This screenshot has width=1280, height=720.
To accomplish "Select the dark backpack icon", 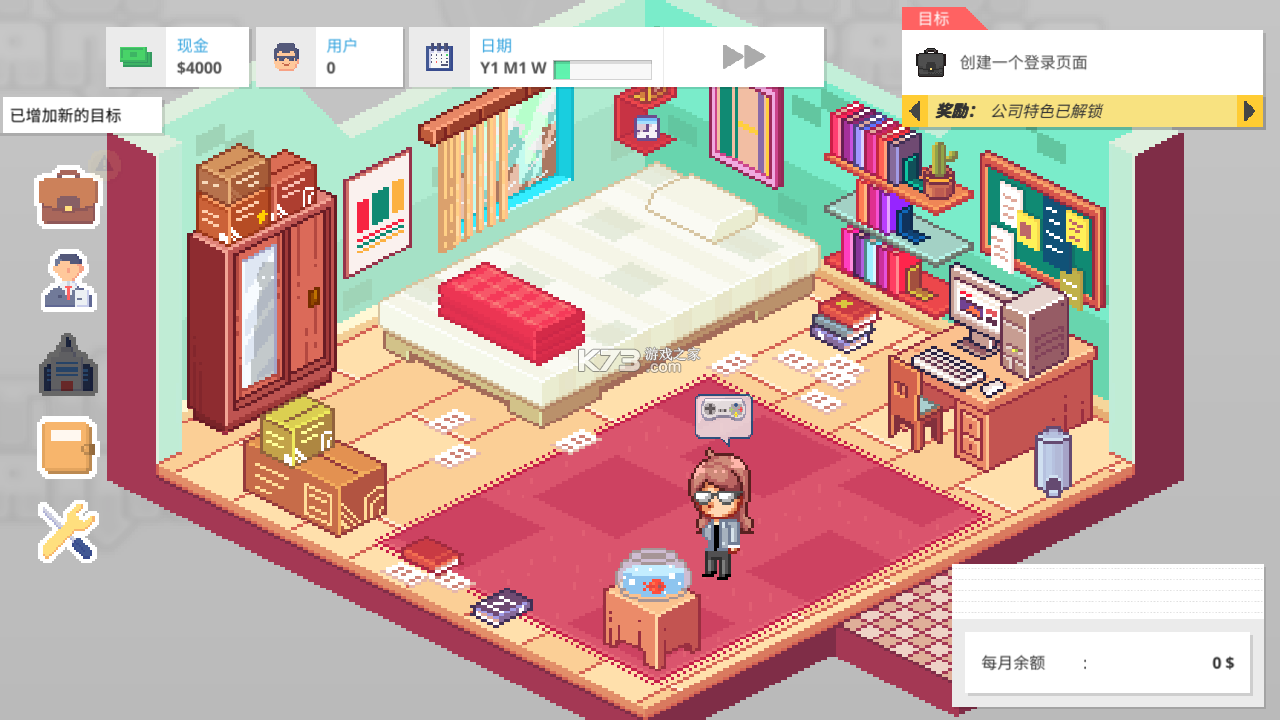I will click(x=68, y=364).
